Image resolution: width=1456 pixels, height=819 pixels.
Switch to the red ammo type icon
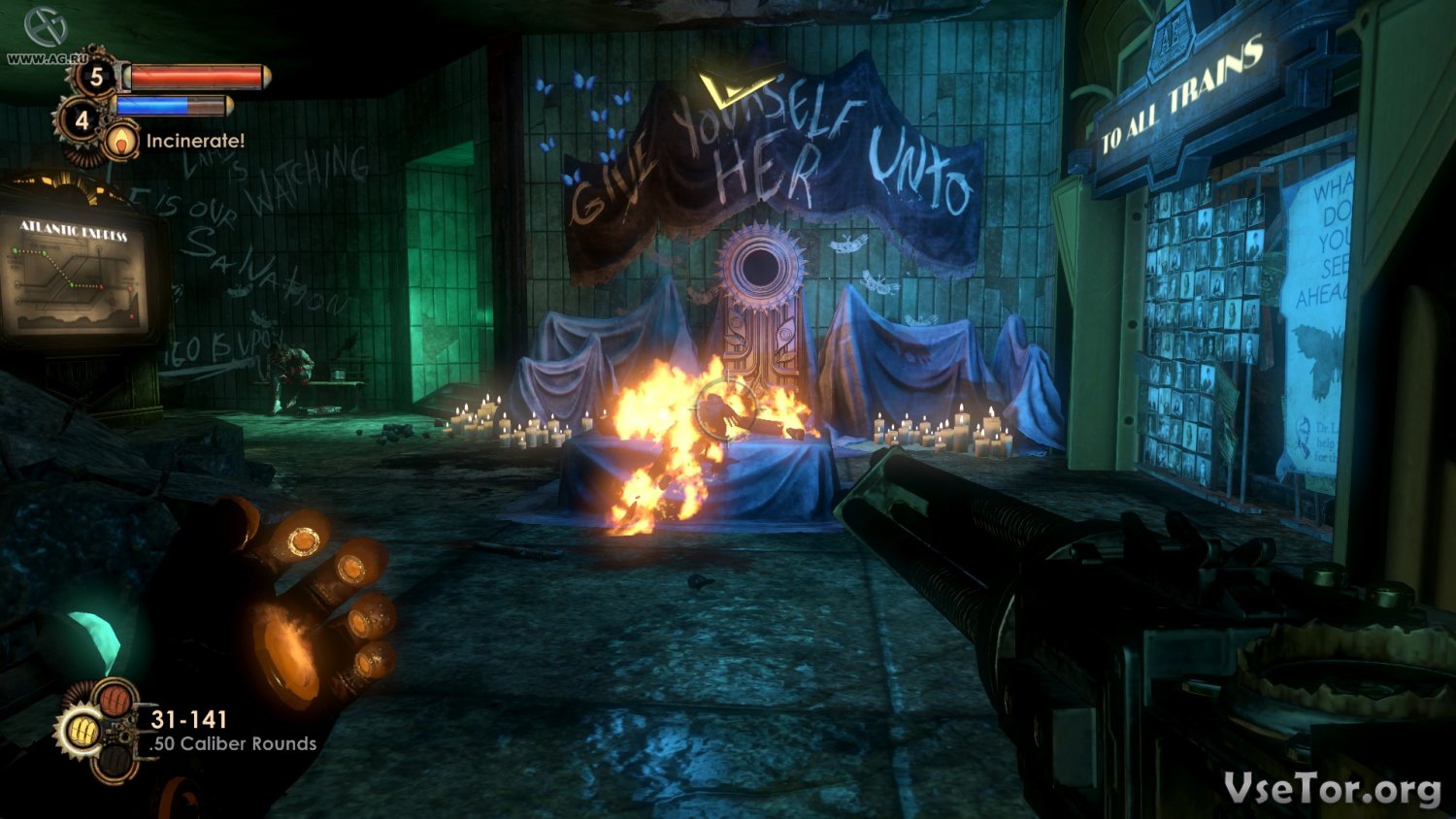click(x=116, y=699)
